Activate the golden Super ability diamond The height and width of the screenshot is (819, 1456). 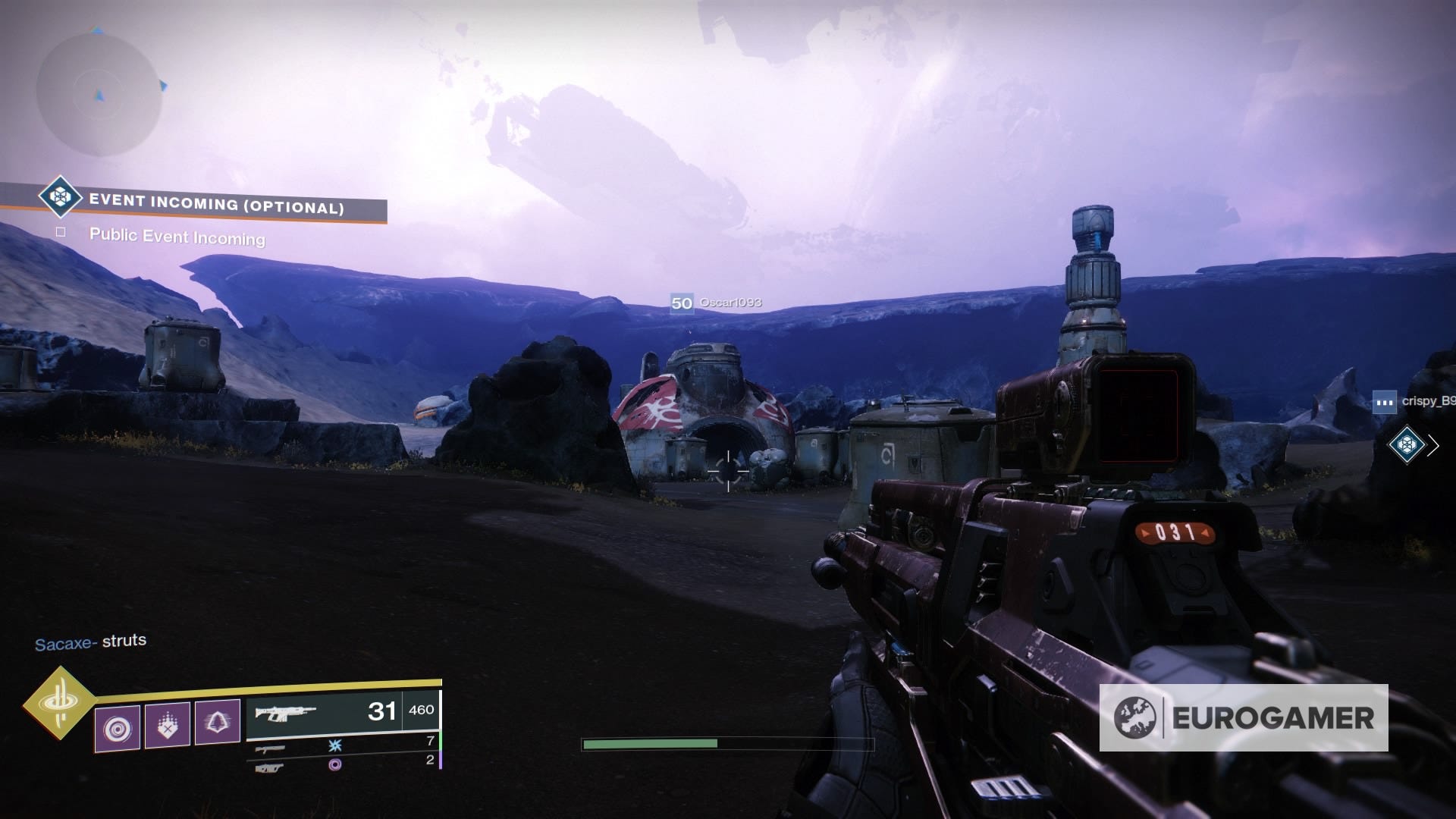pos(58,704)
